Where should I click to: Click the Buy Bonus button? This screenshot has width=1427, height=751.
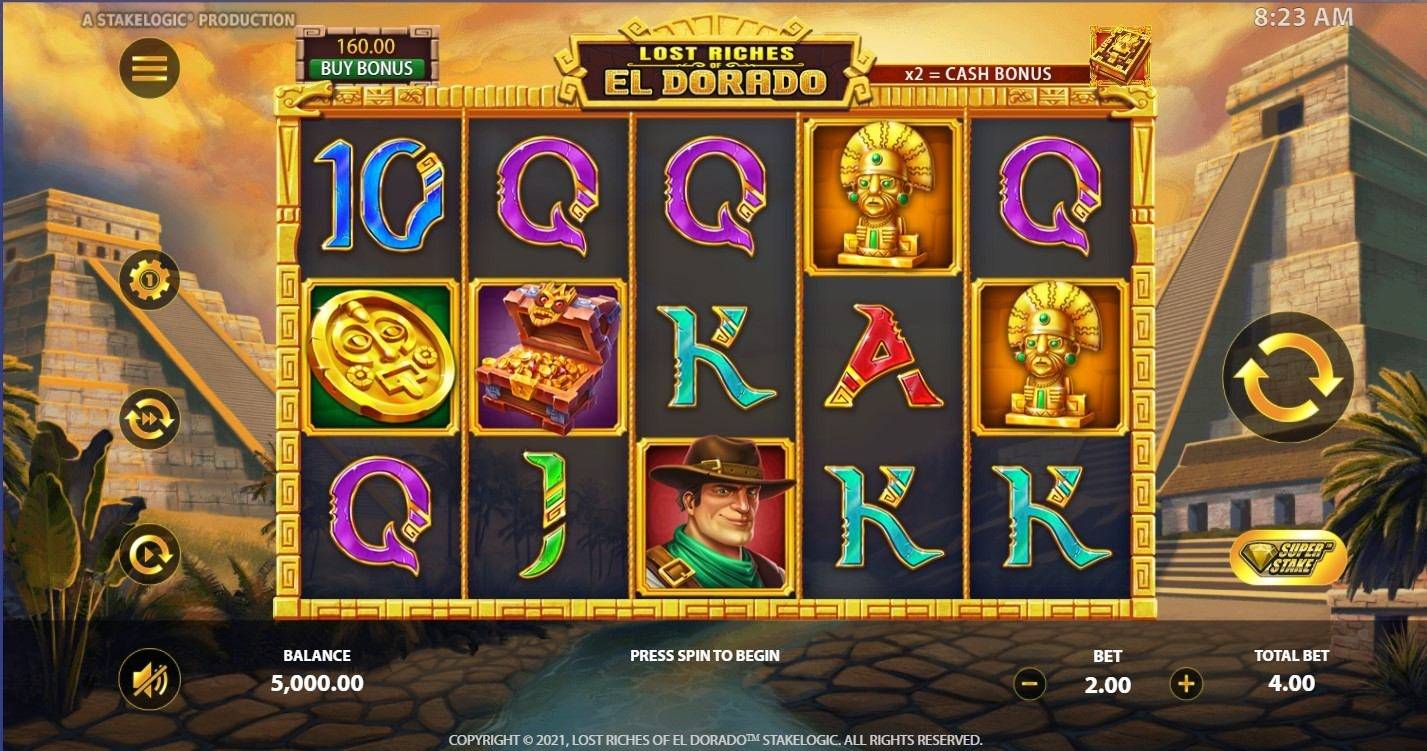(x=369, y=69)
